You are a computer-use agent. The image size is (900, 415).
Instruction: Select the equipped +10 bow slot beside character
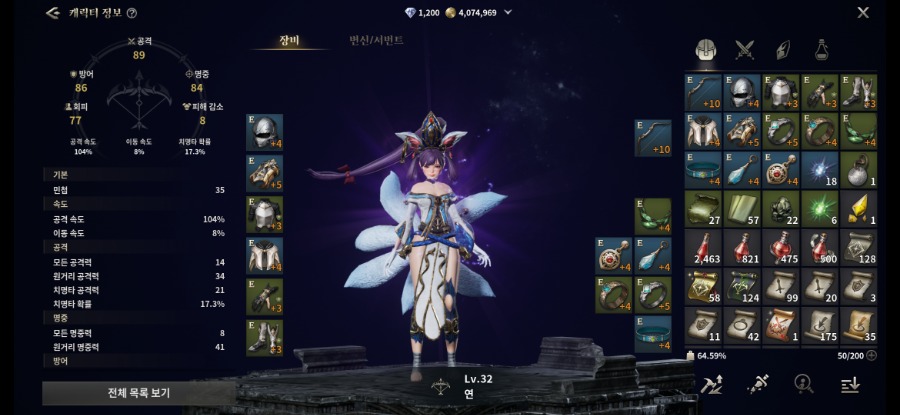coord(653,138)
